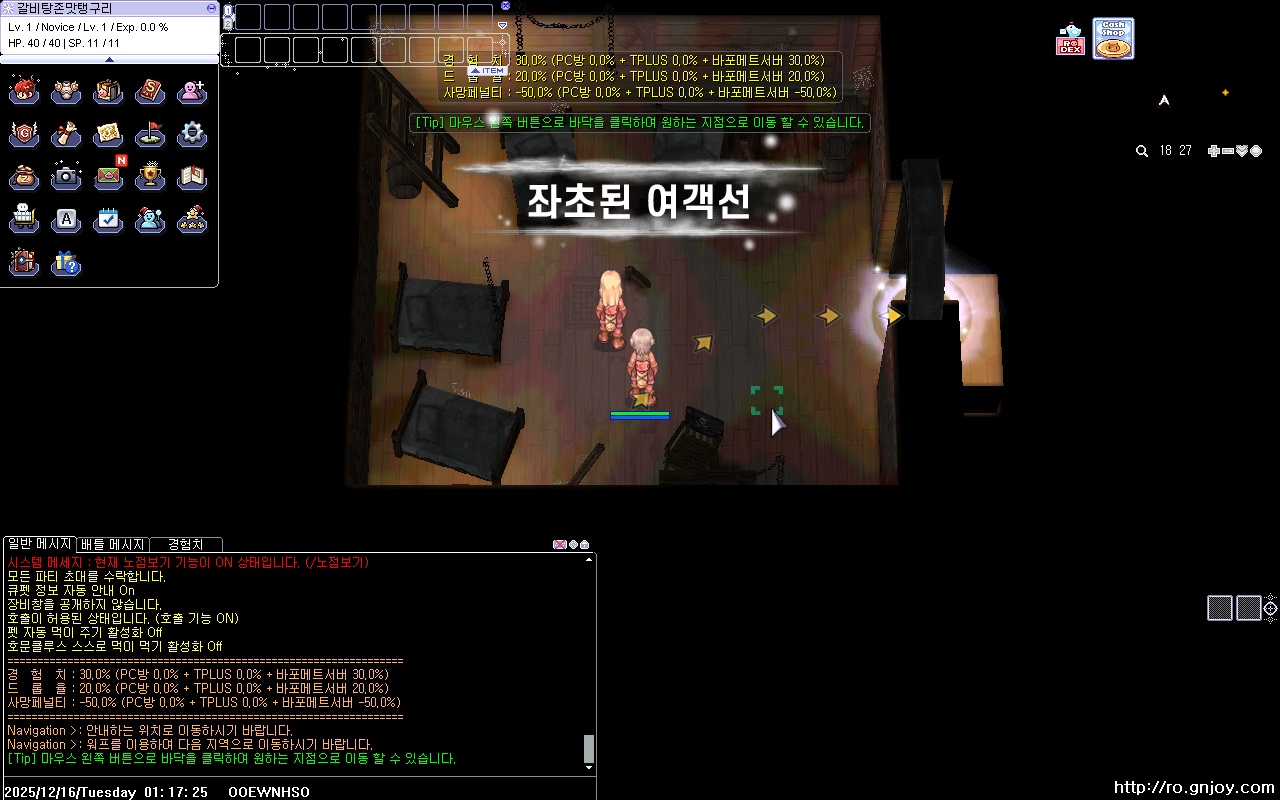The width and height of the screenshot is (1280, 800).
Task: Open the Cash Shop button
Action: [x=1113, y=37]
